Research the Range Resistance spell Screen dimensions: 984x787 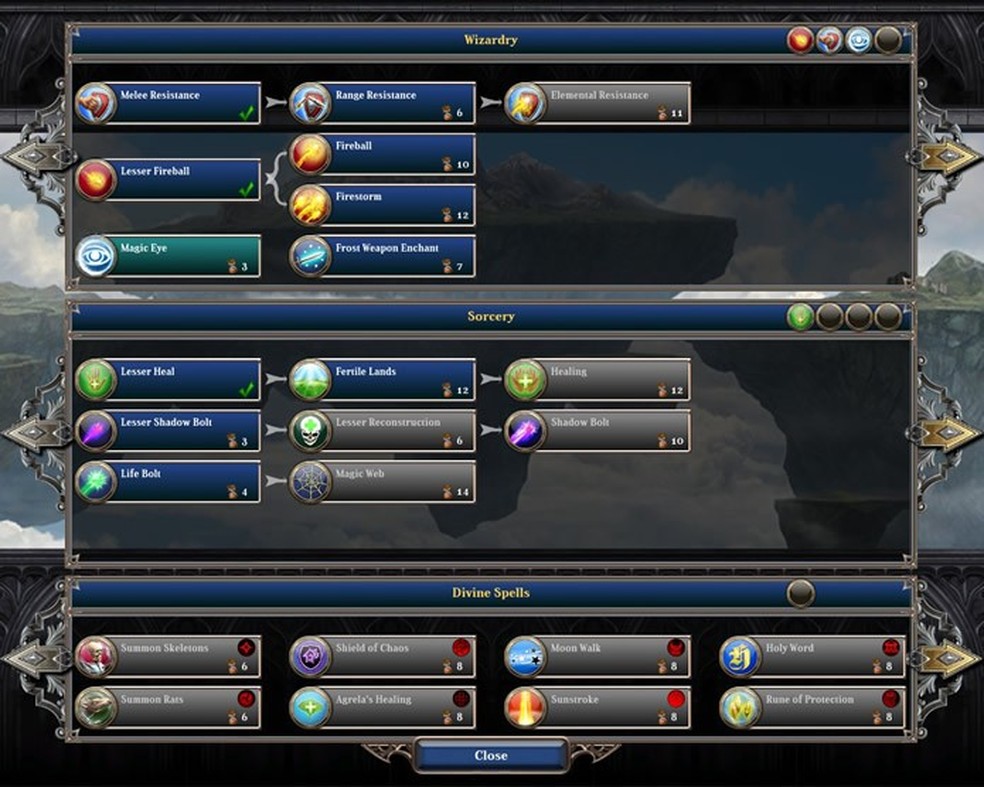(x=383, y=103)
